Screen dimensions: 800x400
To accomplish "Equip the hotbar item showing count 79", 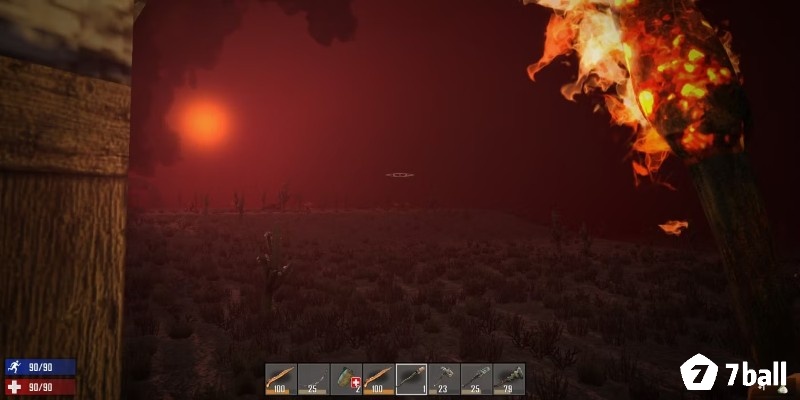I will (509, 379).
